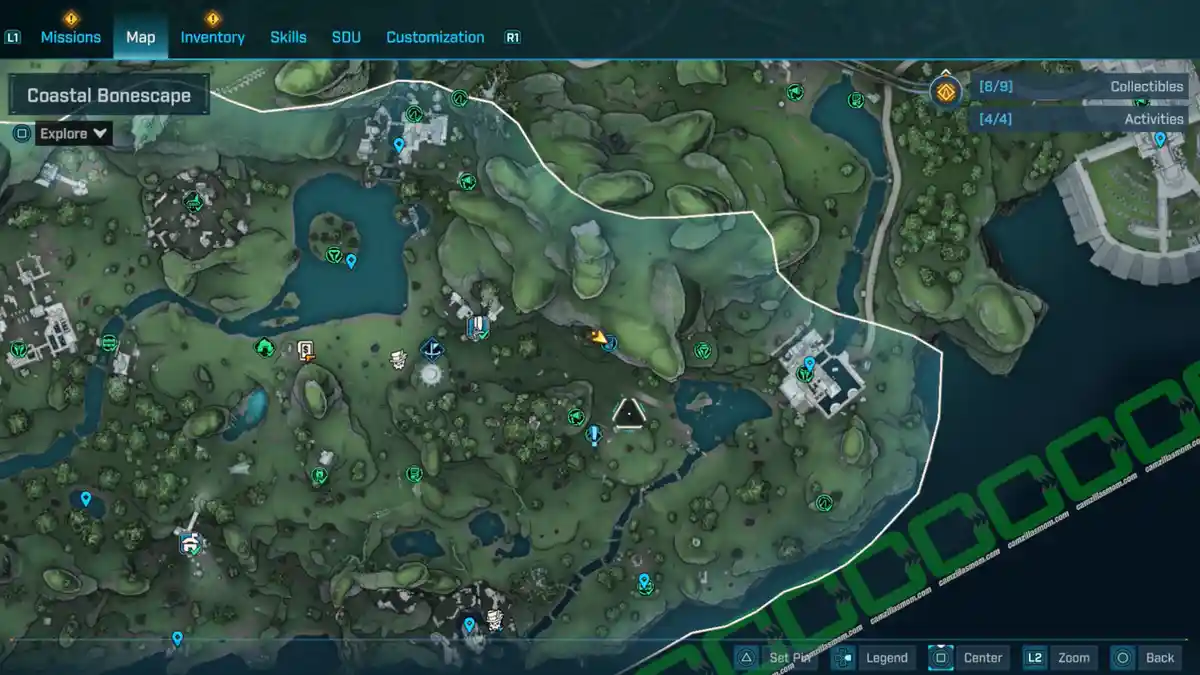1200x675 pixels.
Task: Choose the vending machine dollar marker
Action: coord(306,349)
